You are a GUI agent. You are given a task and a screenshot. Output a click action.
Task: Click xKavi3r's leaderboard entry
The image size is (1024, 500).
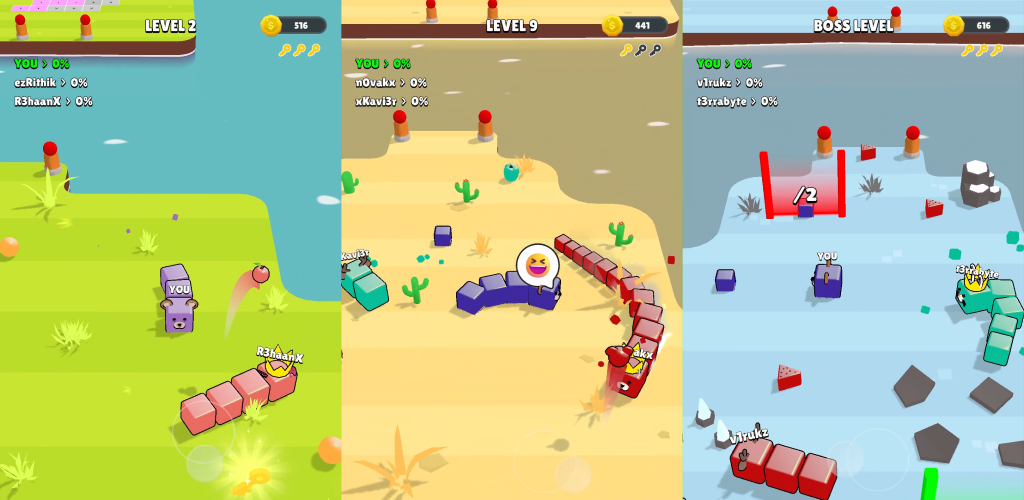(392, 101)
